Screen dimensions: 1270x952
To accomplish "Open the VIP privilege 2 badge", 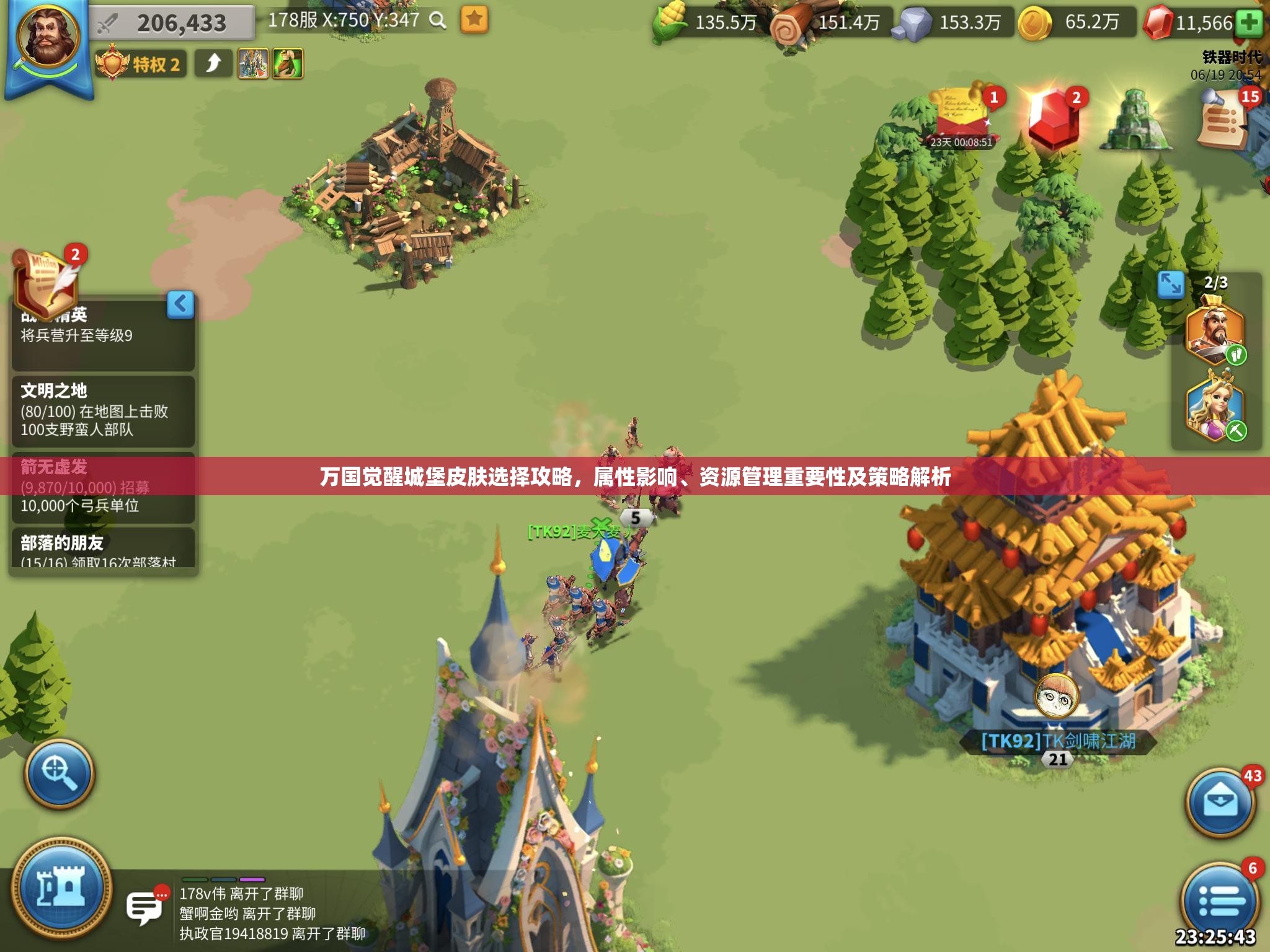I will (x=140, y=64).
